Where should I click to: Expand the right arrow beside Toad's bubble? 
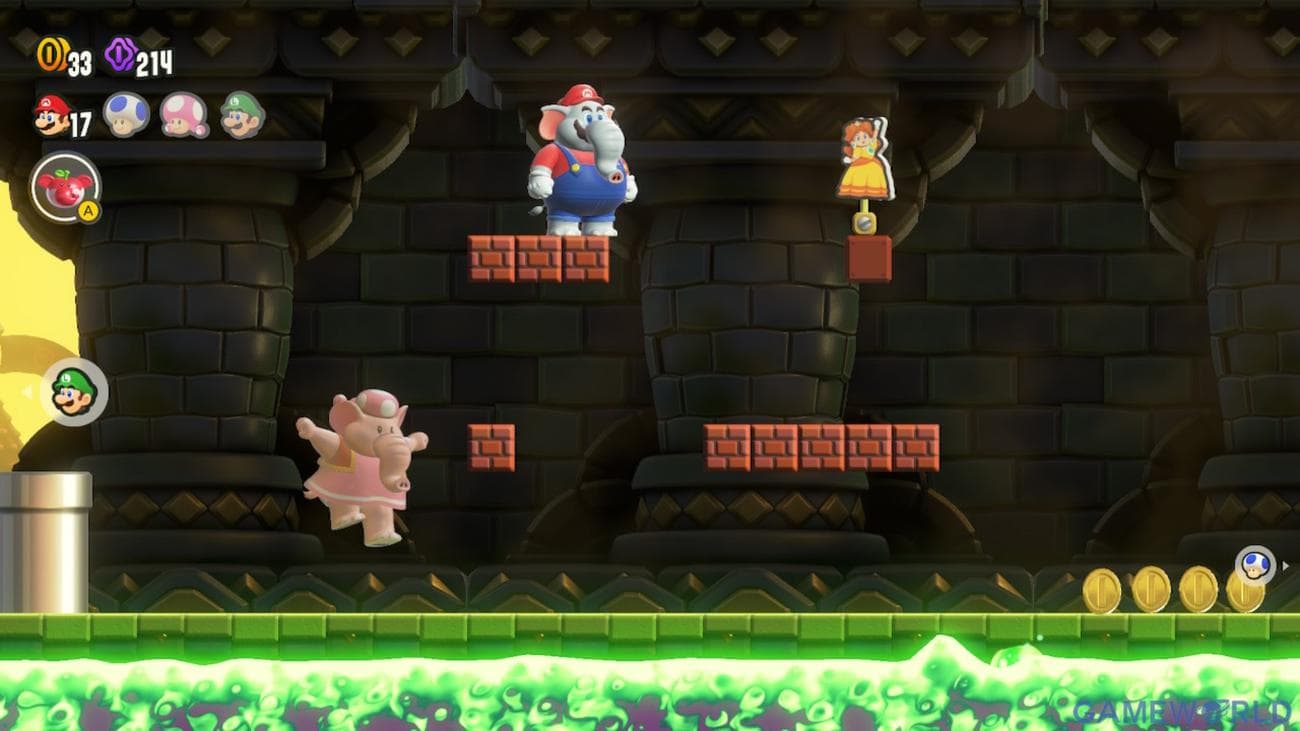point(1288,564)
